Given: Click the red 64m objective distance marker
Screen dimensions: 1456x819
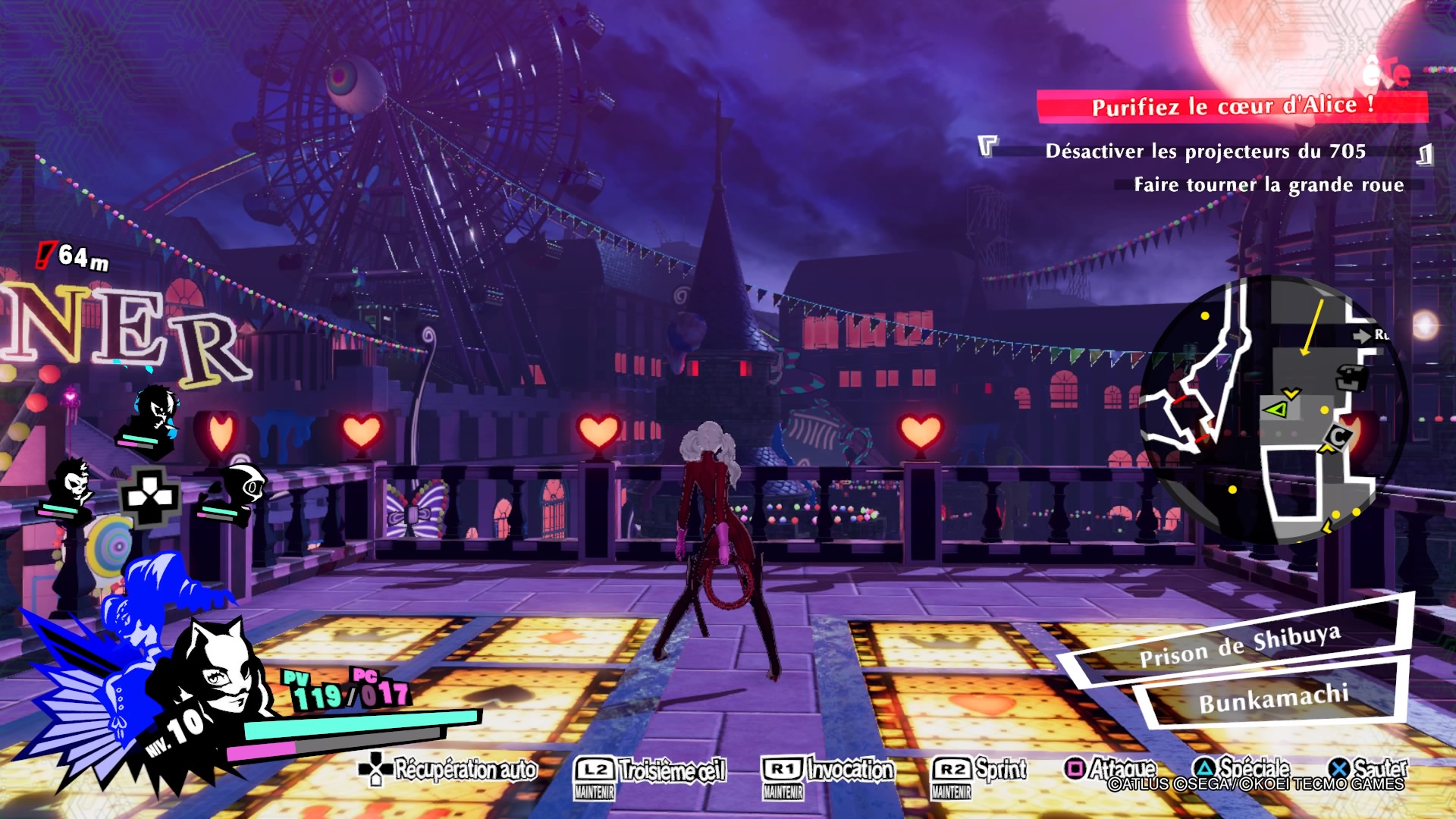Looking at the screenshot, I should tap(74, 256).
